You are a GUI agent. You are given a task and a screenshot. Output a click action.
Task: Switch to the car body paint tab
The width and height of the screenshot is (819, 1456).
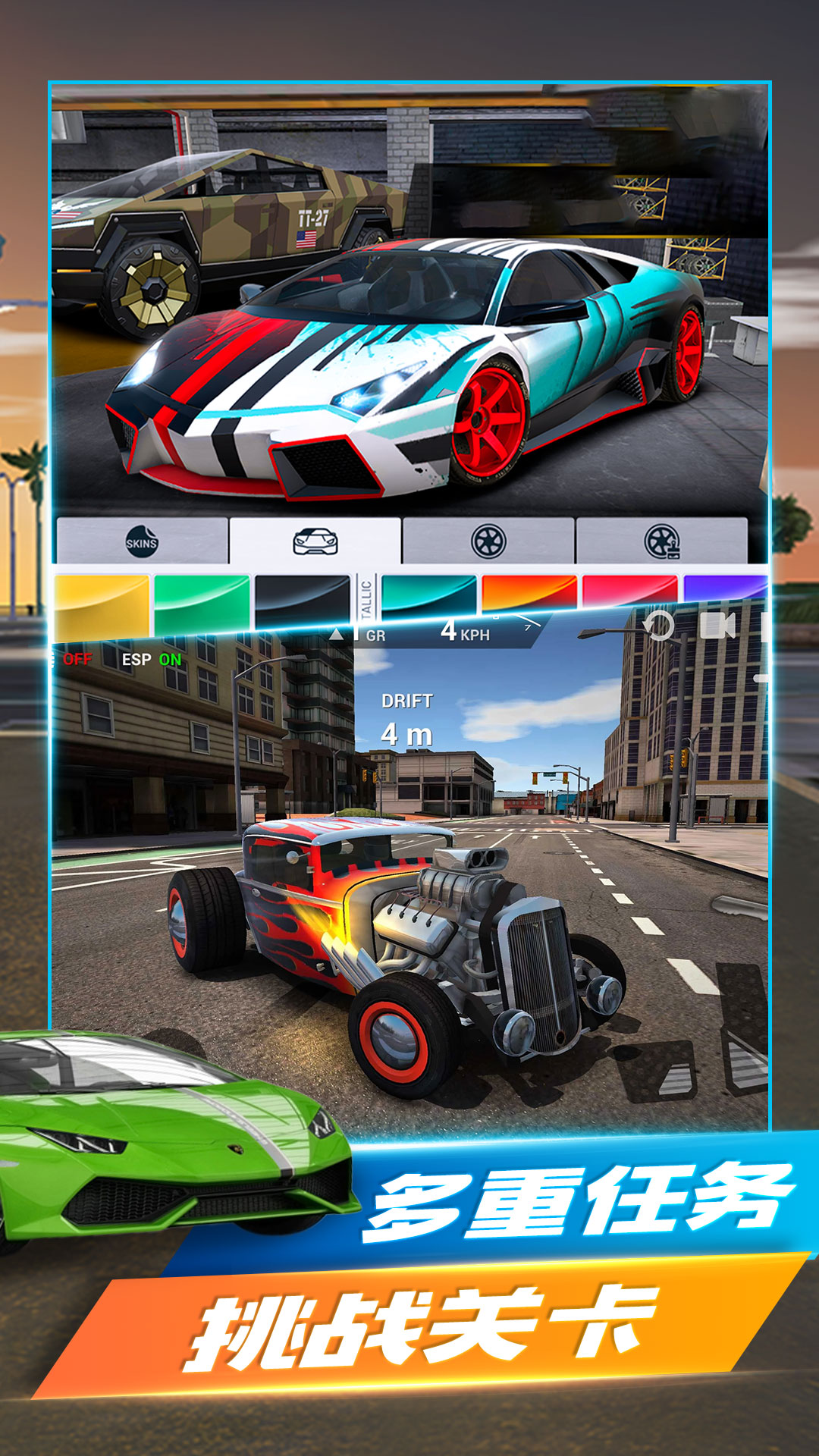pos(315,541)
